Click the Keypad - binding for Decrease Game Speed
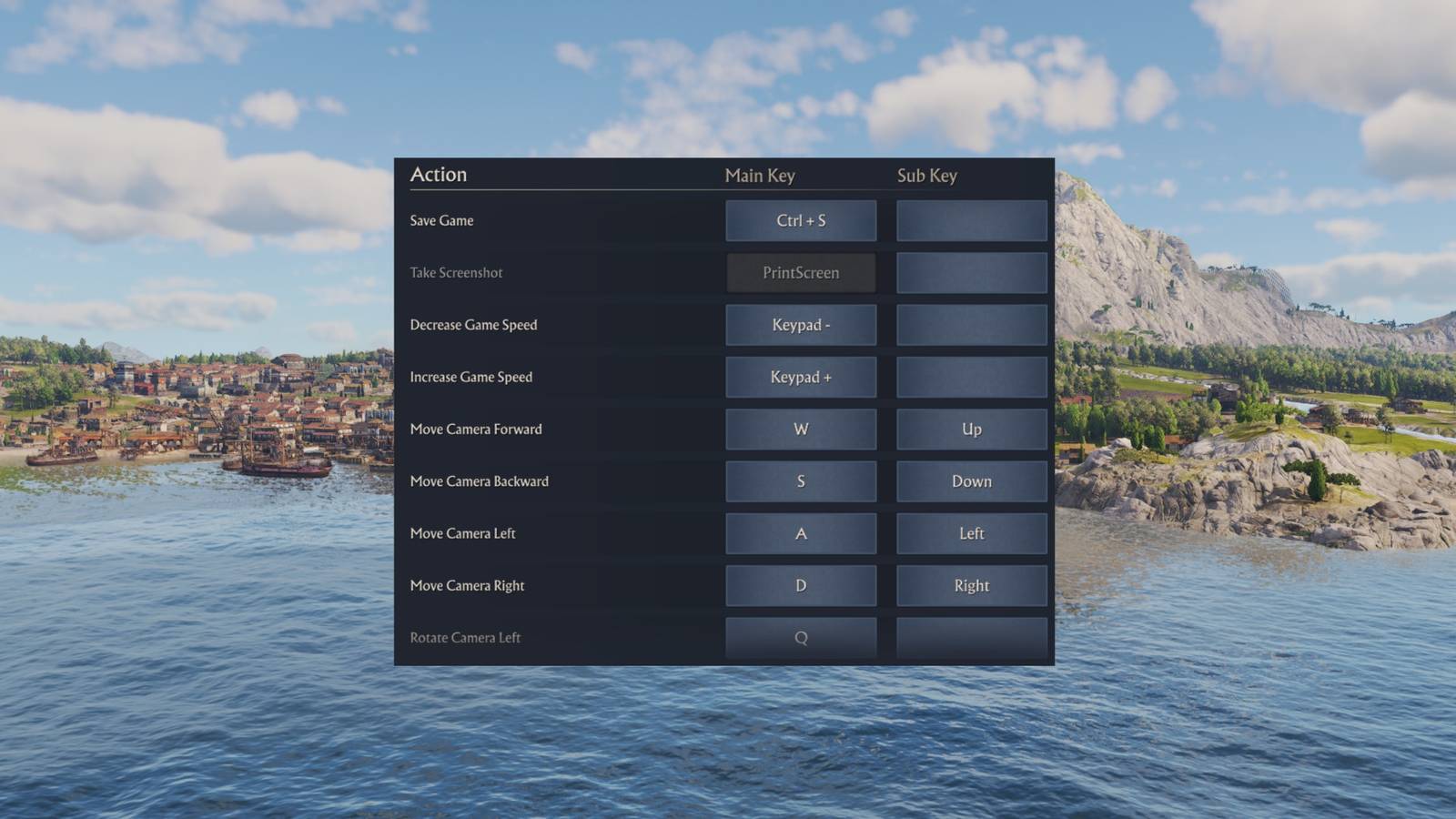The height and width of the screenshot is (819, 1456). [801, 325]
